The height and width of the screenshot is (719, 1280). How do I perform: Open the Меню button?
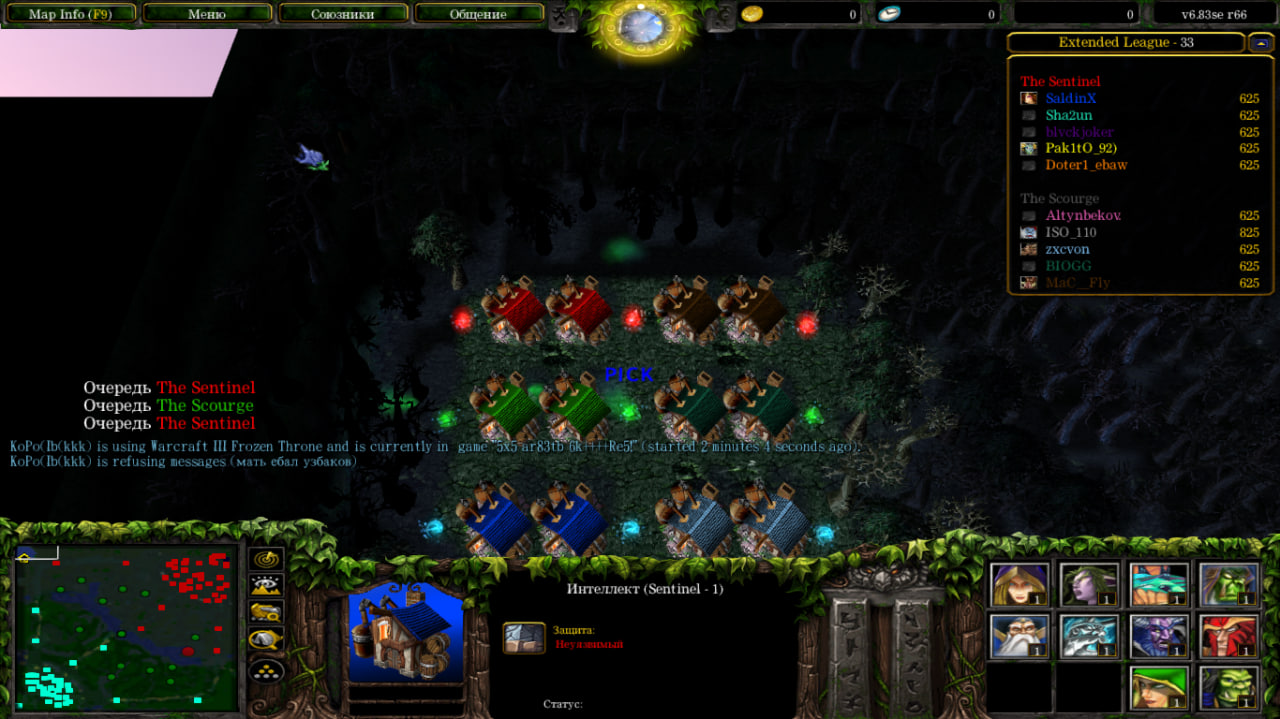click(x=207, y=14)
